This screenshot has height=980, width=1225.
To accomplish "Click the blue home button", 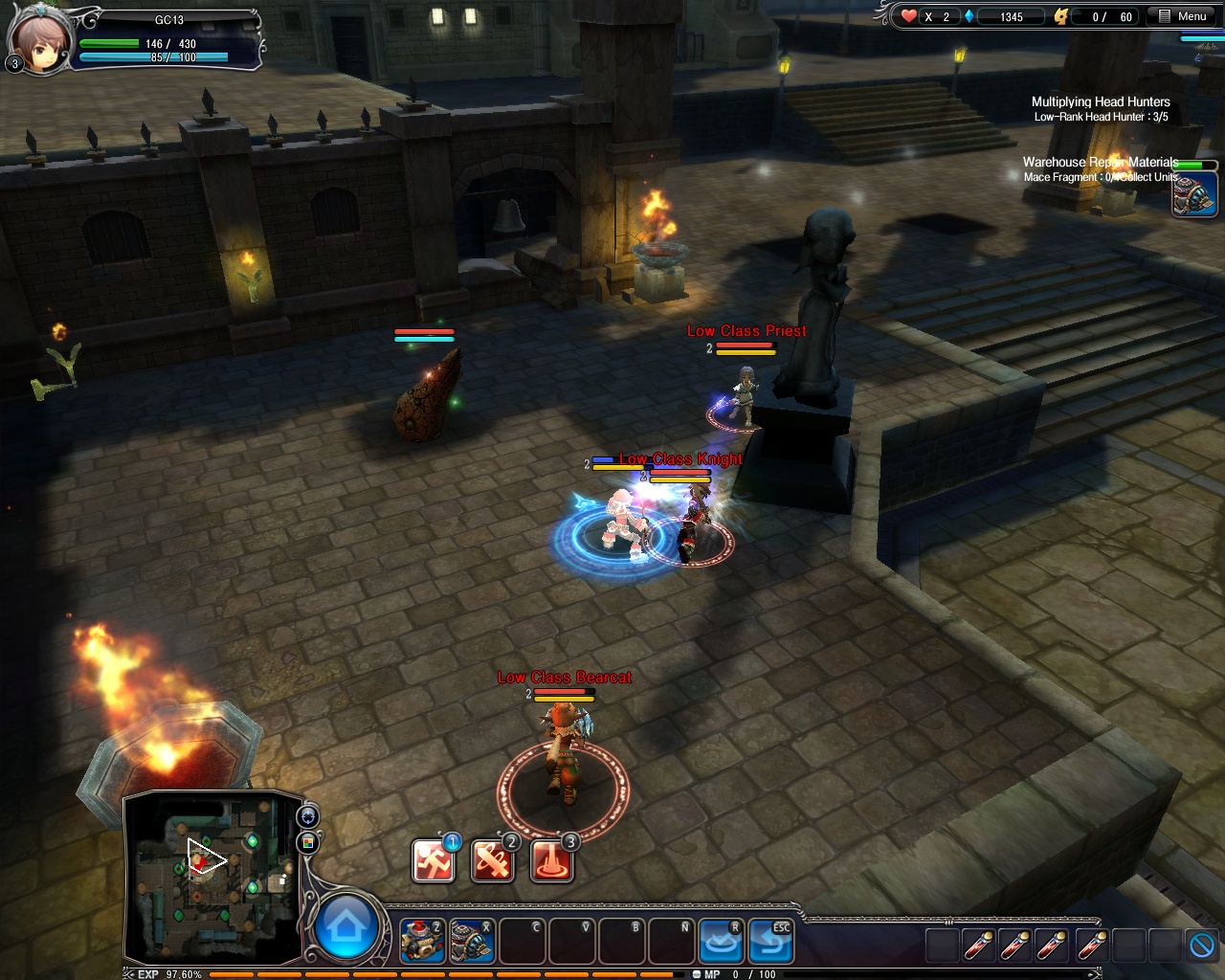I will (345, 926).
